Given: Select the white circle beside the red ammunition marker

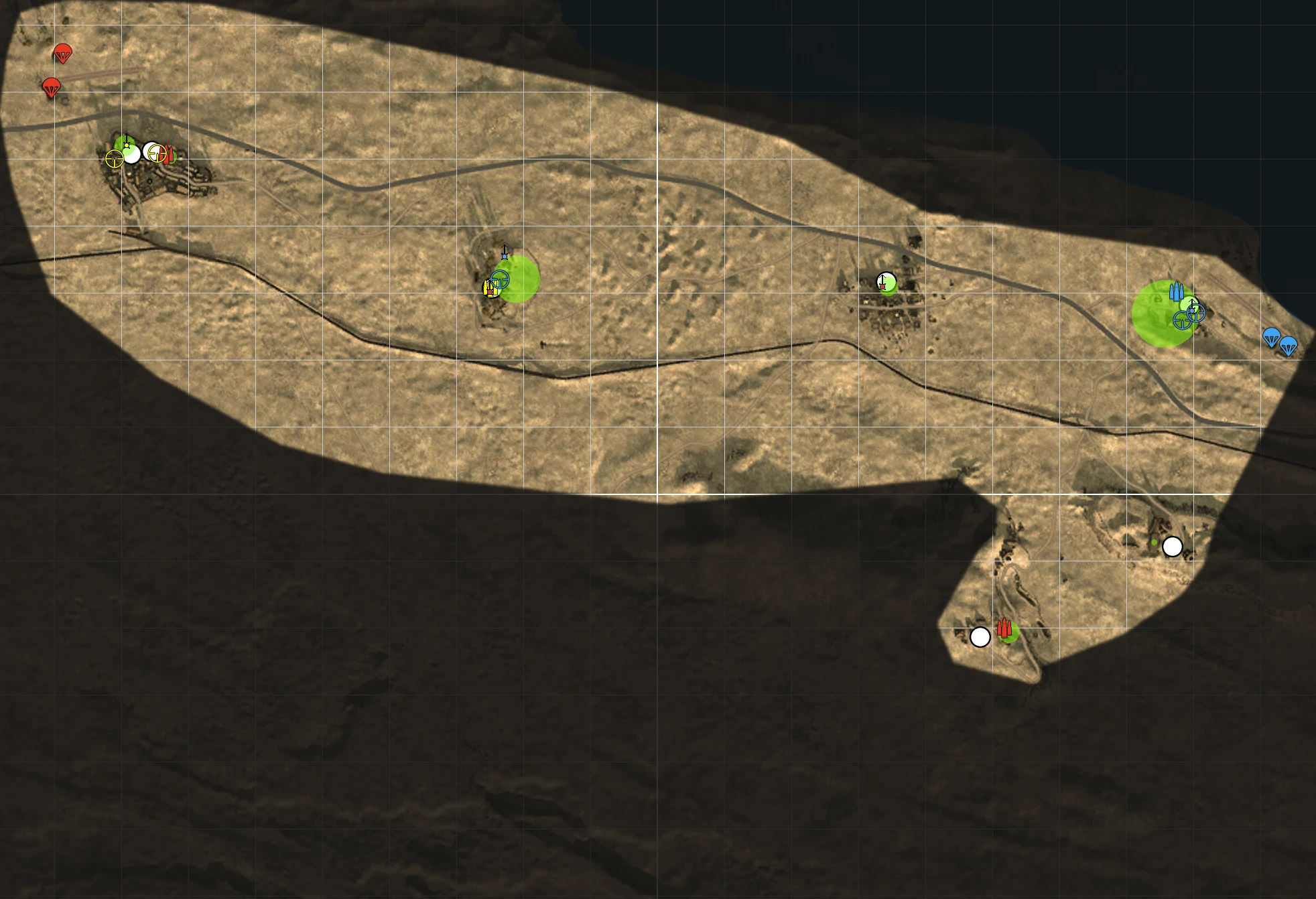Looking at the screenshot, I should pyautogui.click(x=980, y=637).
